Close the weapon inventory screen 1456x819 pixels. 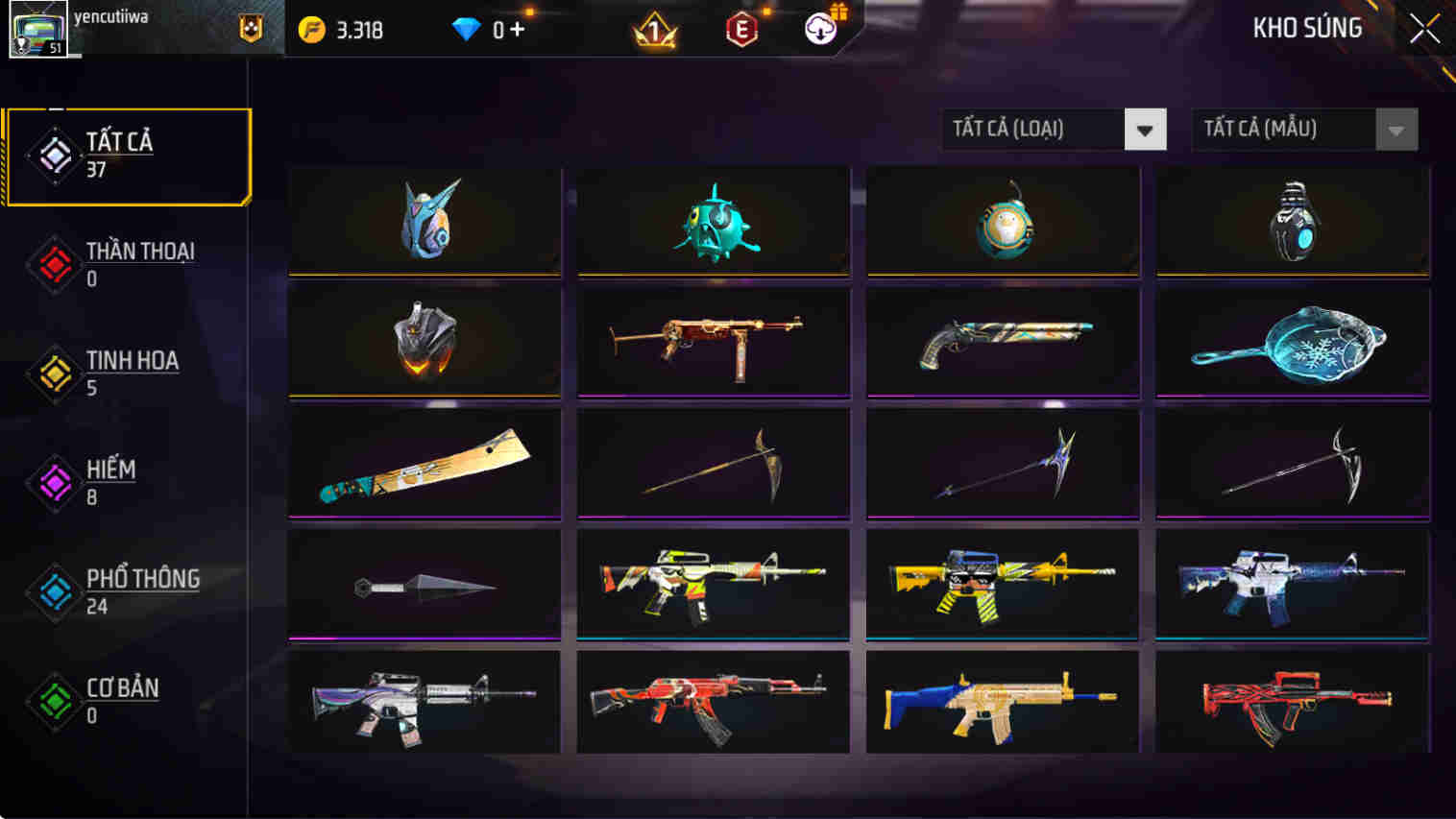click(1425, 28)
